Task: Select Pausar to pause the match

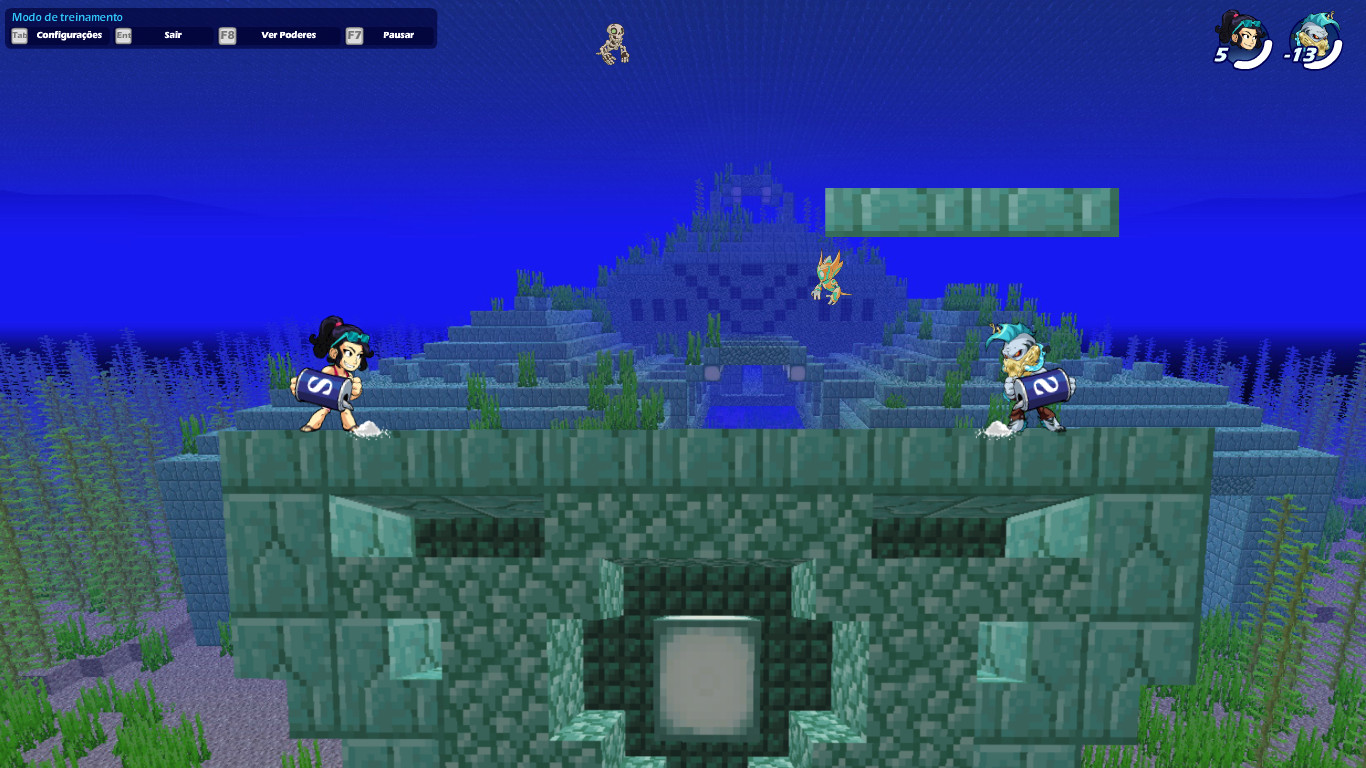Action: 398,35
